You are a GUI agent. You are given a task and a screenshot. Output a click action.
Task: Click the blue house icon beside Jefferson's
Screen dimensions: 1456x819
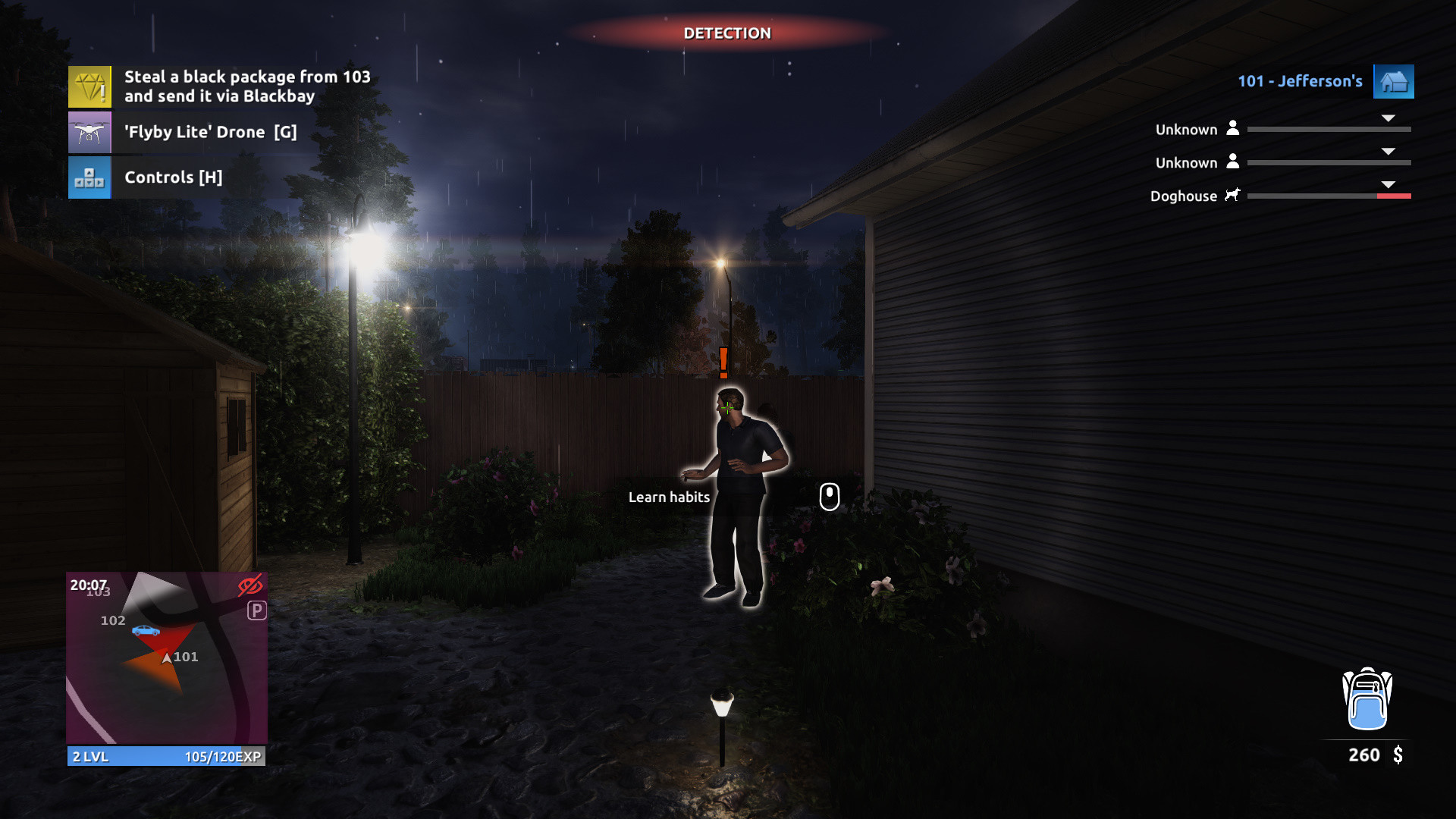click(x=1394, y=82)
